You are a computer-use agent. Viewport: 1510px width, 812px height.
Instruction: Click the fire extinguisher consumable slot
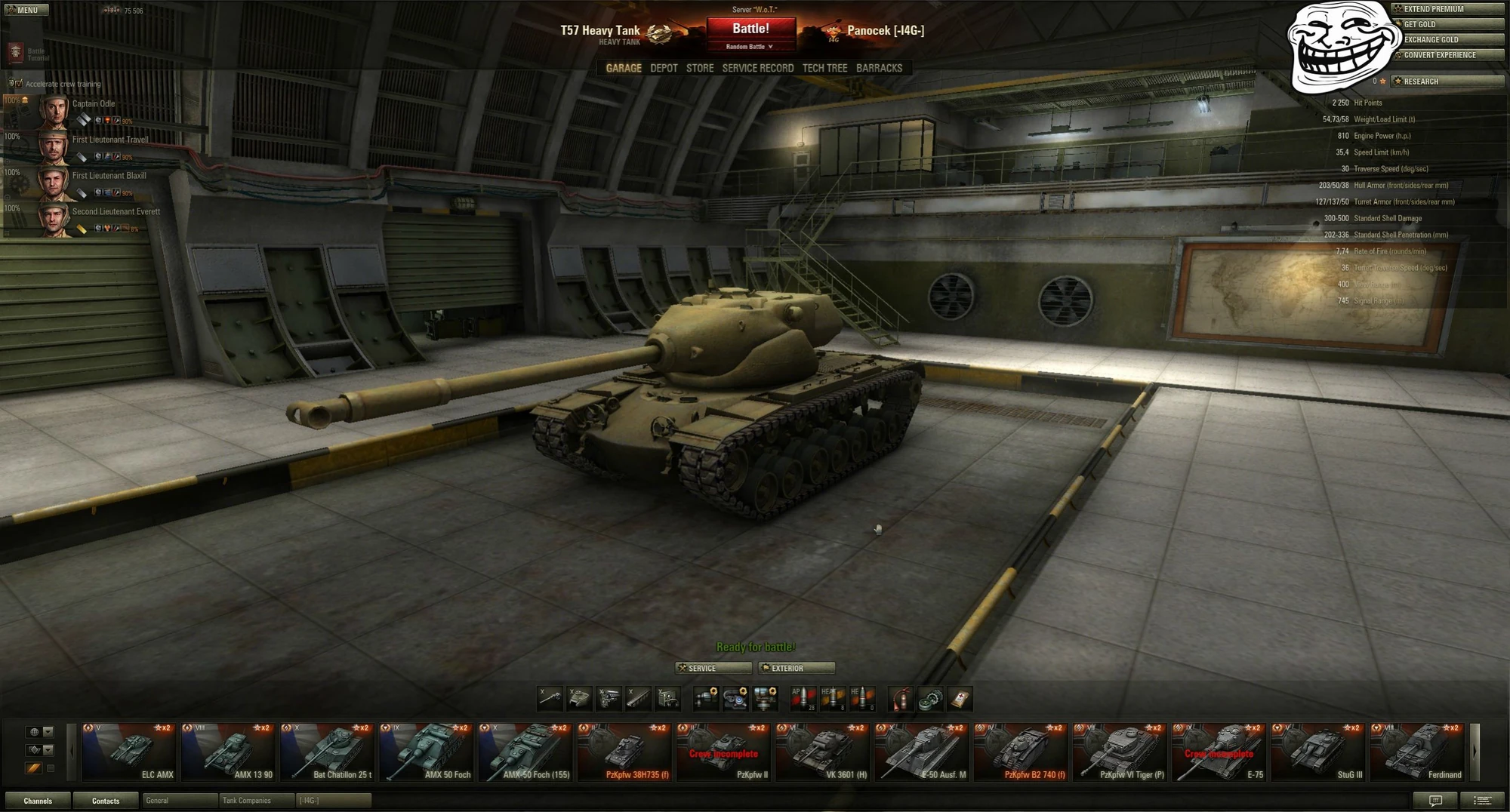click(899, 699)
